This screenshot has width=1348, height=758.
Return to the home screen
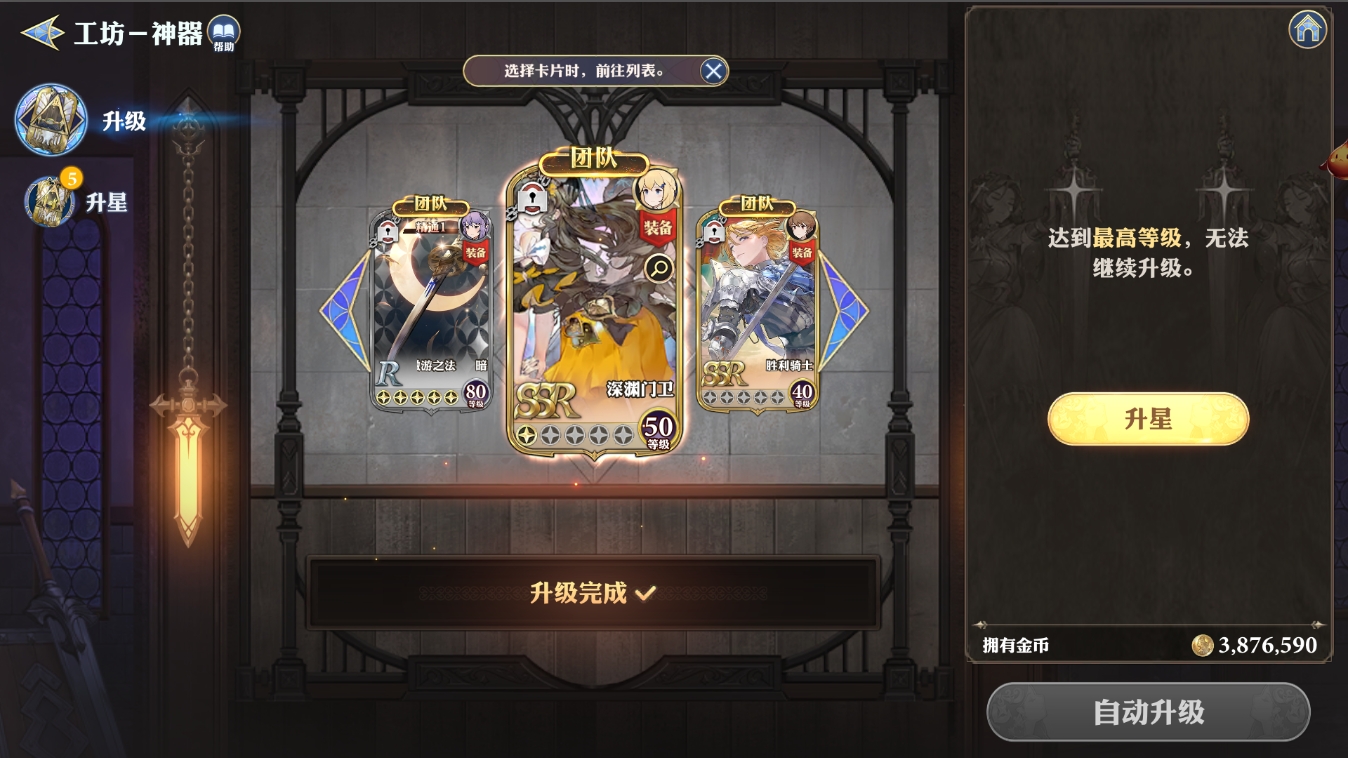tap(1308, 30)
